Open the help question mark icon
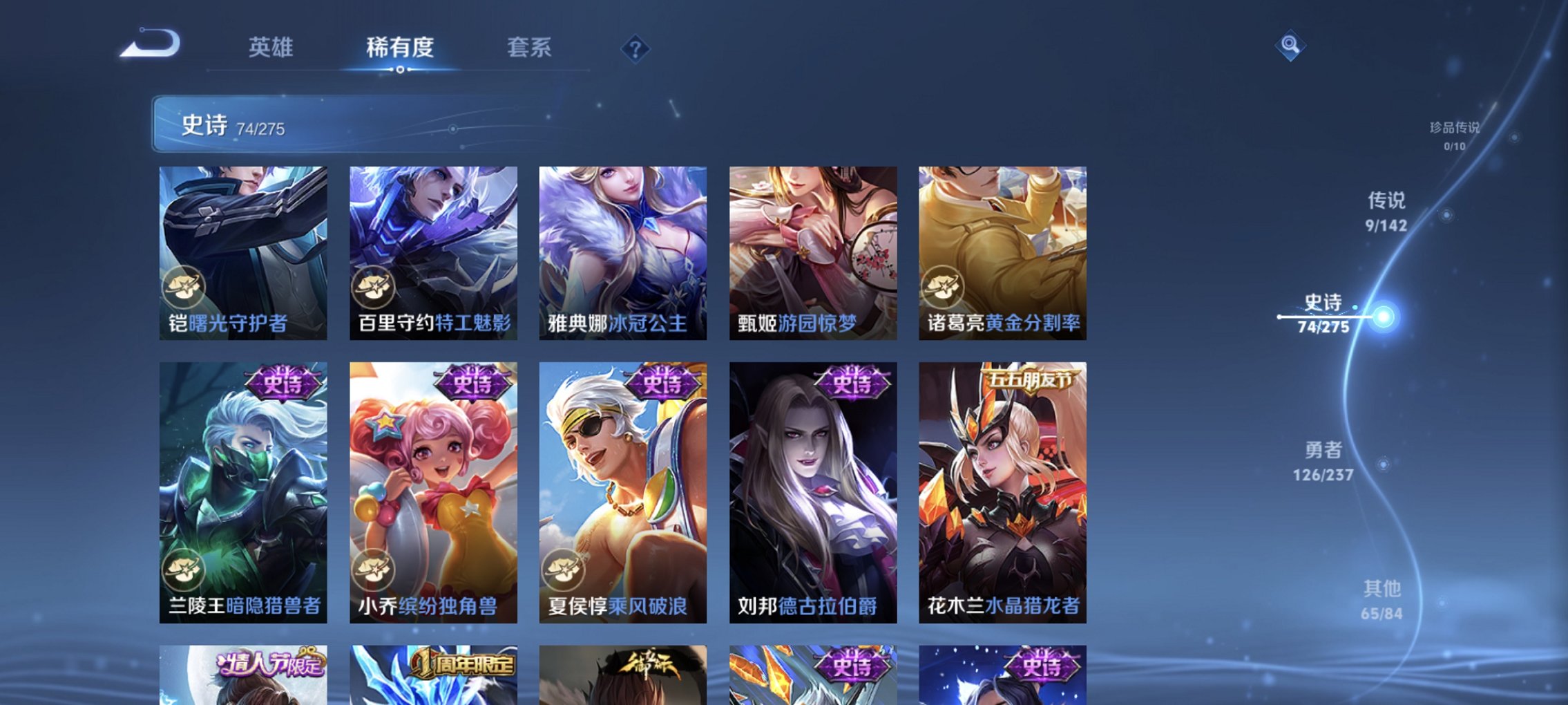1568x705 pixels. point(637,48)
